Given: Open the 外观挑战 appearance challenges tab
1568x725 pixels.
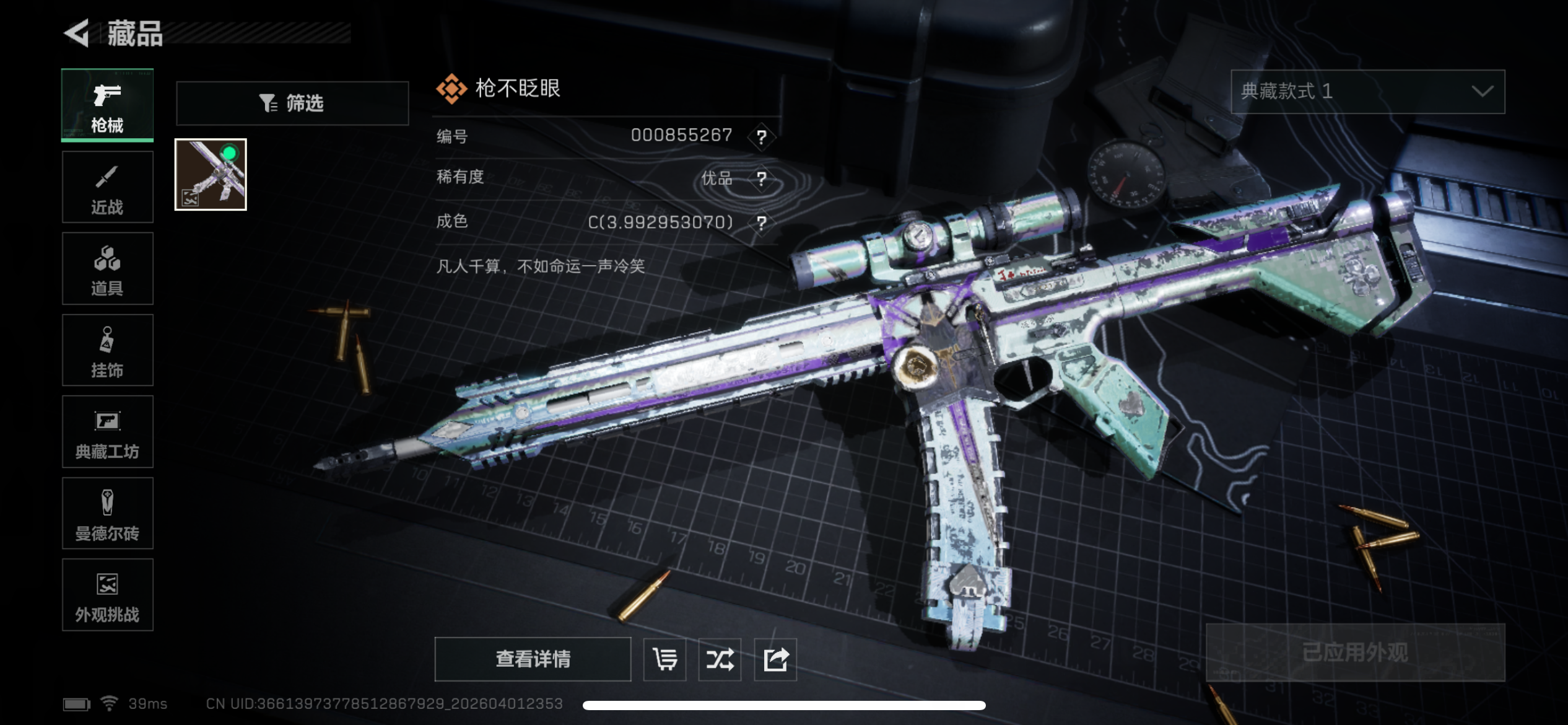Looking at the screenshot, I should click(x=107, y=595).
